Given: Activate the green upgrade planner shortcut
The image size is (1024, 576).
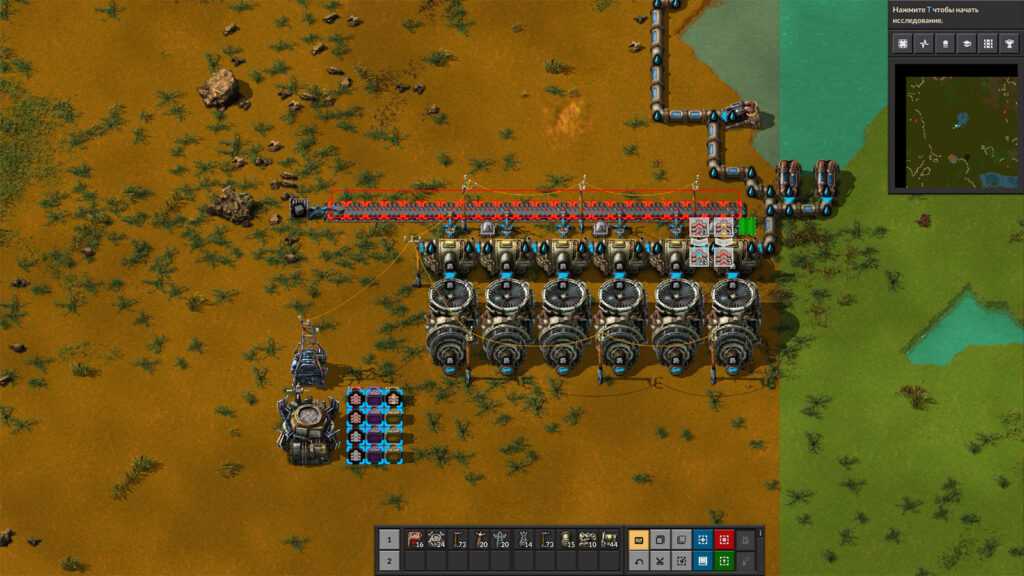Looking at the screenshot, I should (x=725, y=561).
